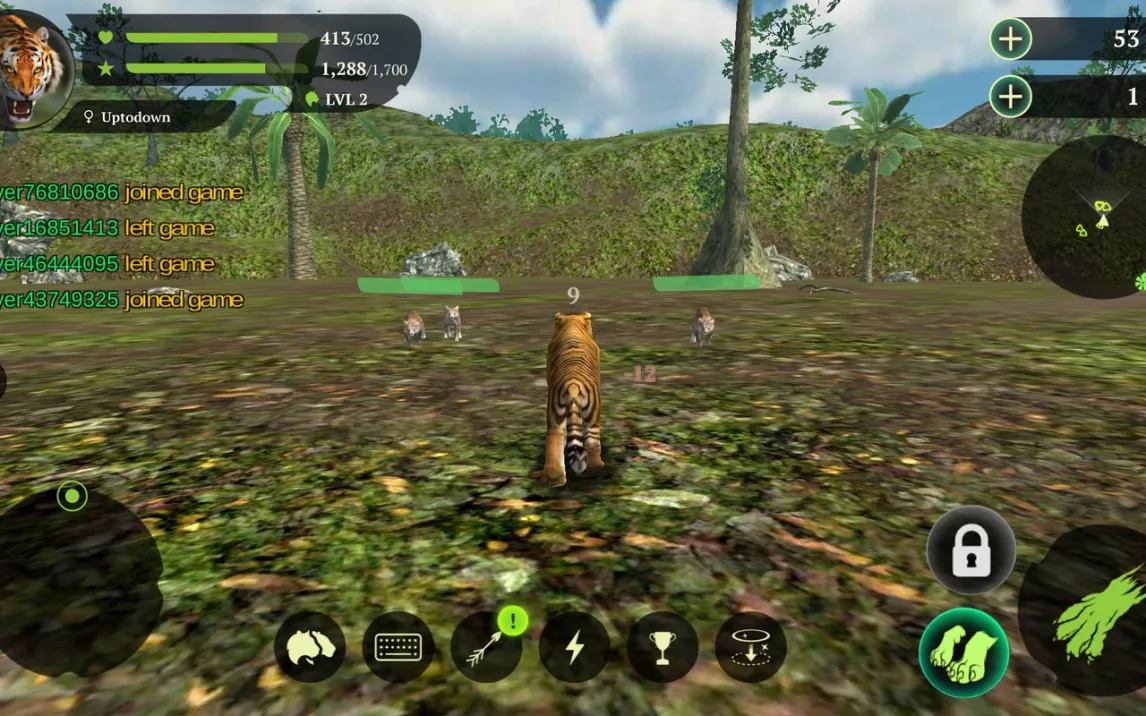The width and height of the screenshot is (1146, 716).
Task: Activate the lightning bolt button
Action: pyautogui.click(x=574, y=647)
